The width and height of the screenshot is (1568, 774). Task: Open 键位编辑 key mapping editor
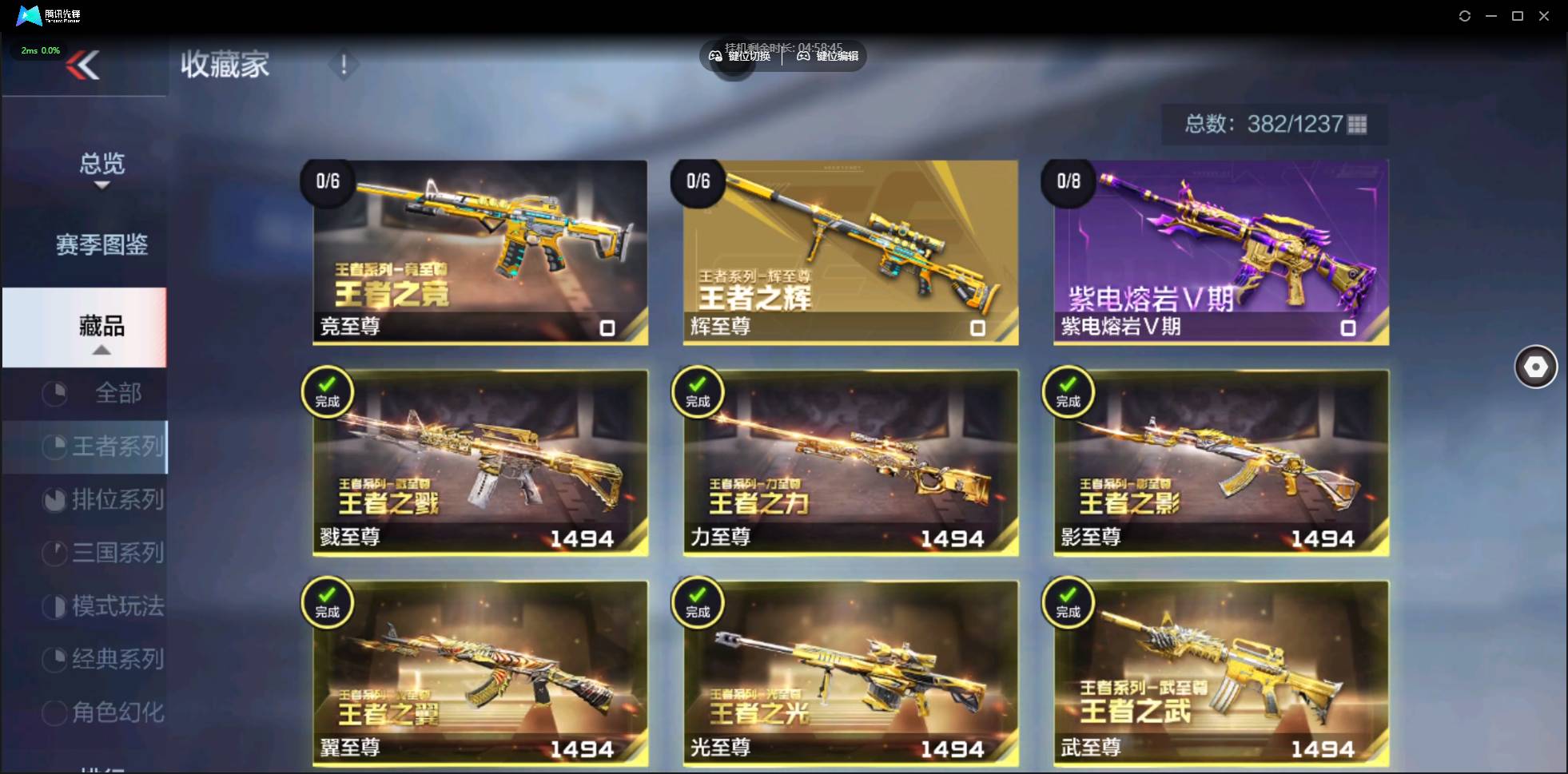point(826,56)
